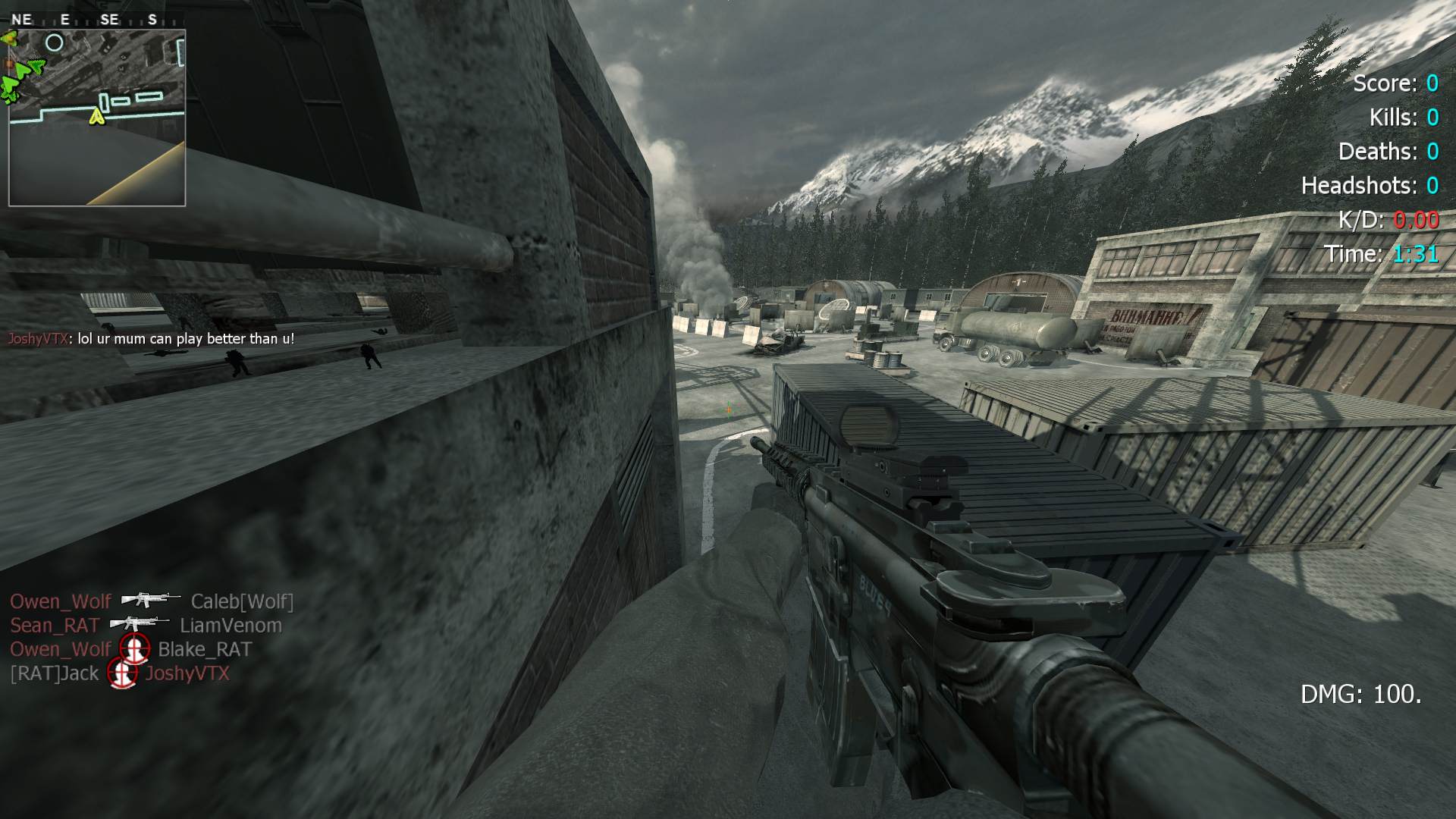Screen dimensions: 1456x819
Task: Select Blake_RAT in the kill feed
Action: click(x=205, y=649)
